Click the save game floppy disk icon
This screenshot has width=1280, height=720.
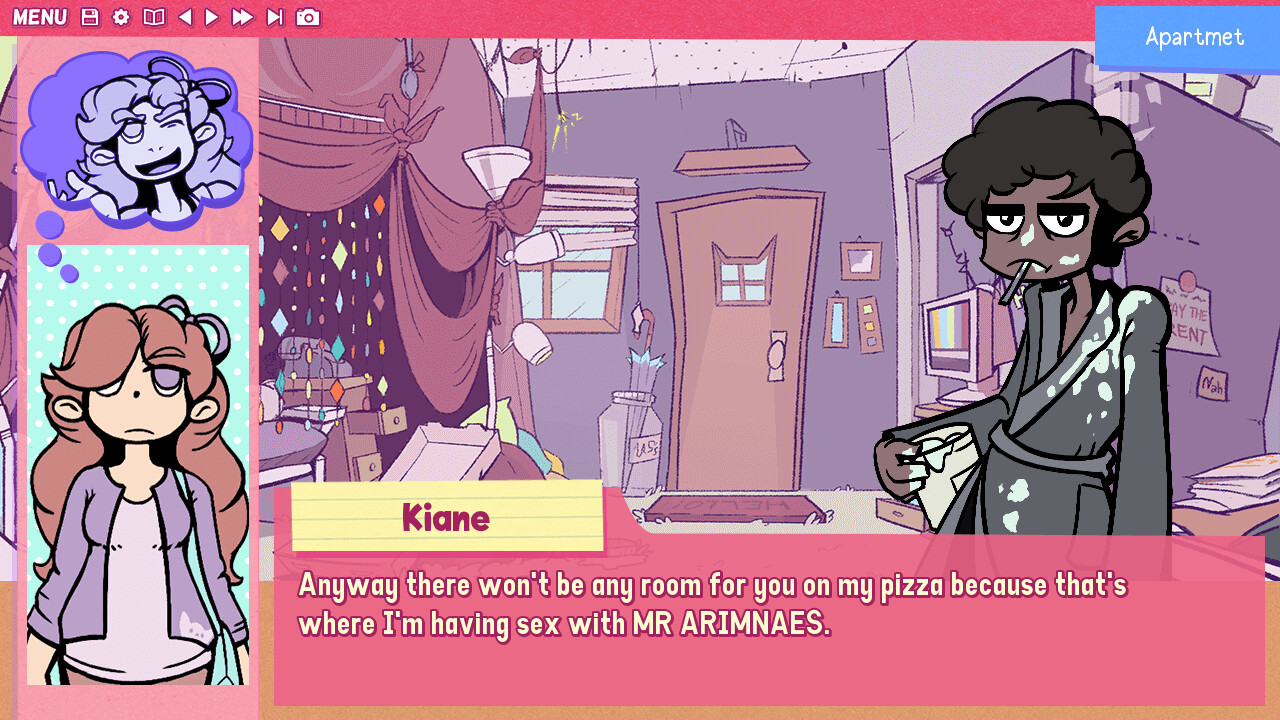click(x=90, y=17)
